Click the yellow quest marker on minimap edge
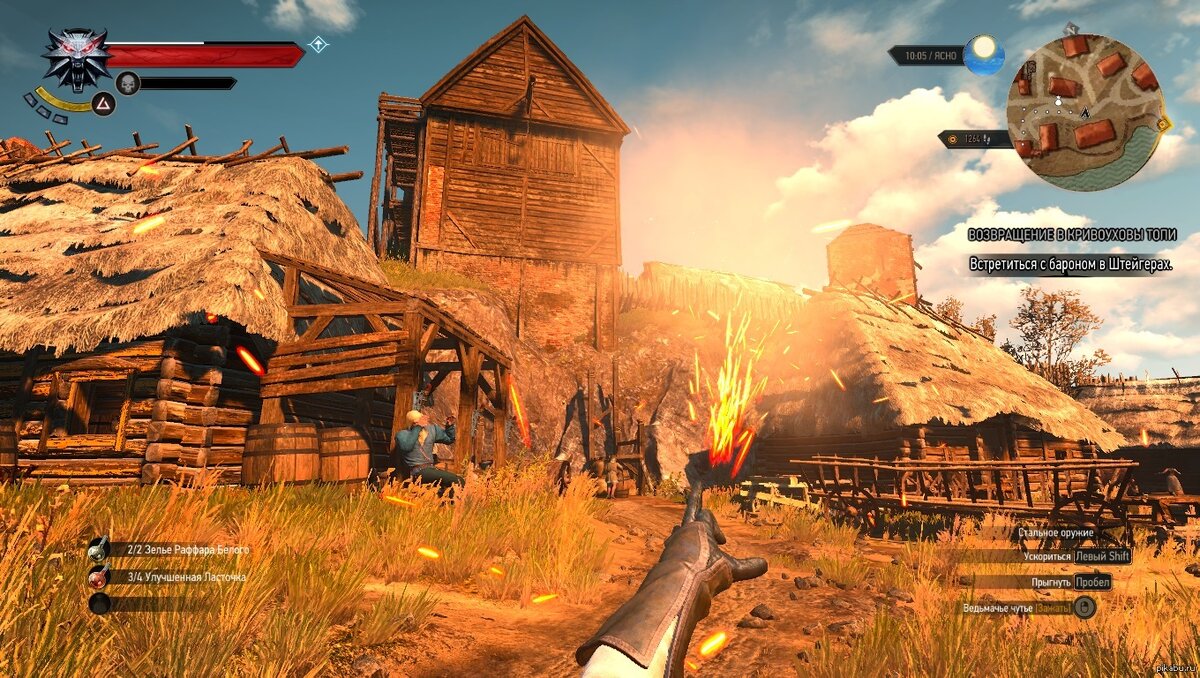Screen dimensions: 1200x678 coord(1162,124)
